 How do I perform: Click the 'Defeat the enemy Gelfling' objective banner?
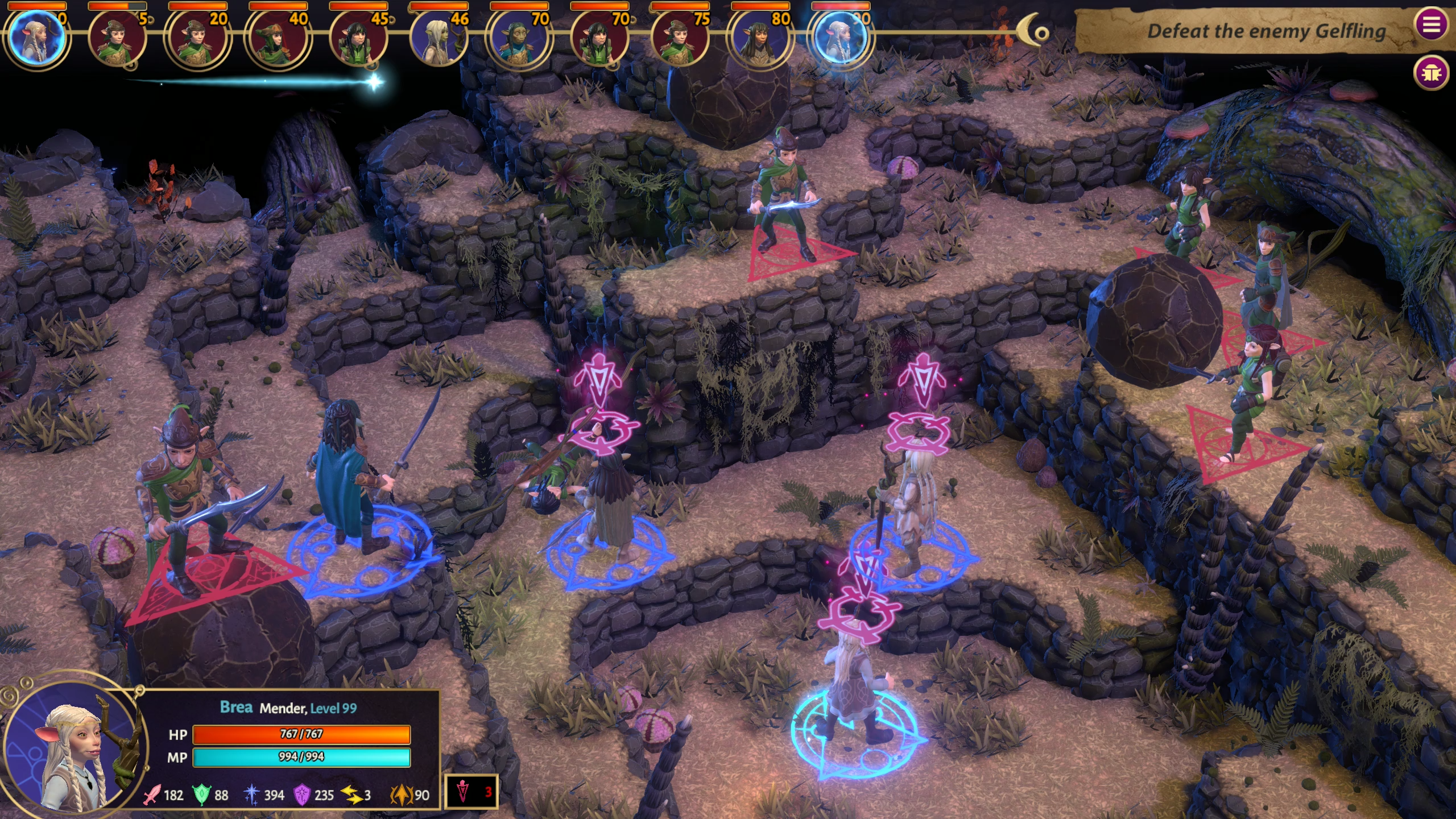[1246, 31]
